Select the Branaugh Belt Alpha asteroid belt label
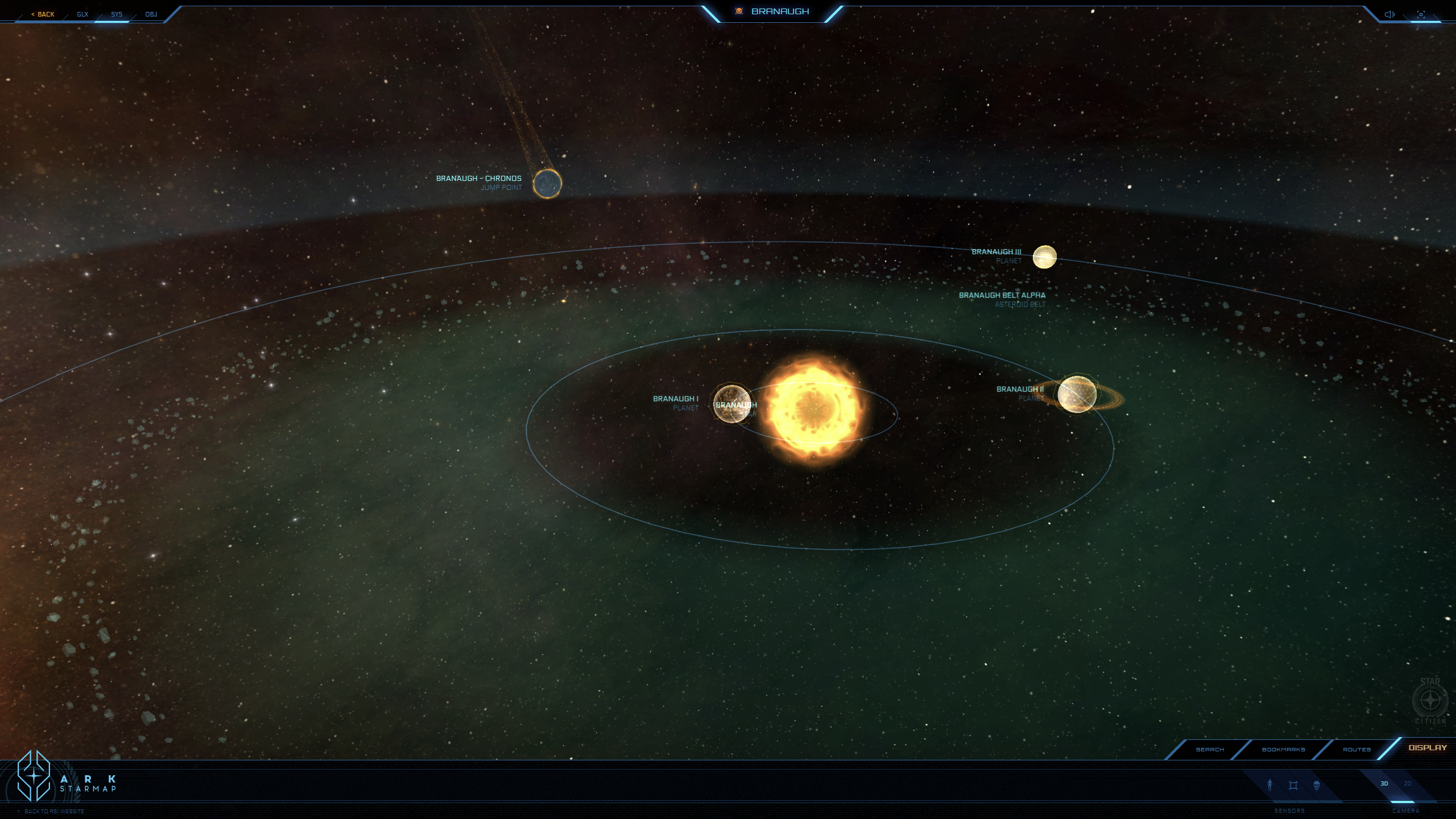This screenshot has width=1456, height=819. pyautogui.click(x=1002, y=295)
